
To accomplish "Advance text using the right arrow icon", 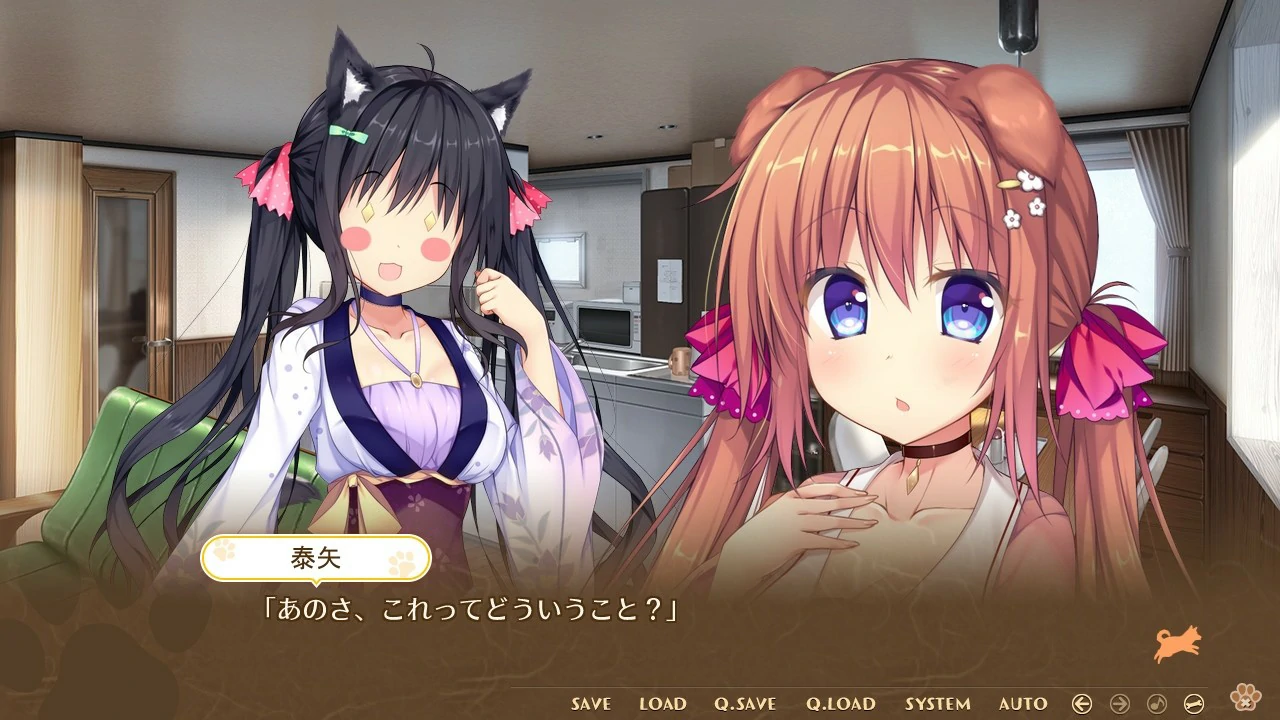I will 1119,703.
